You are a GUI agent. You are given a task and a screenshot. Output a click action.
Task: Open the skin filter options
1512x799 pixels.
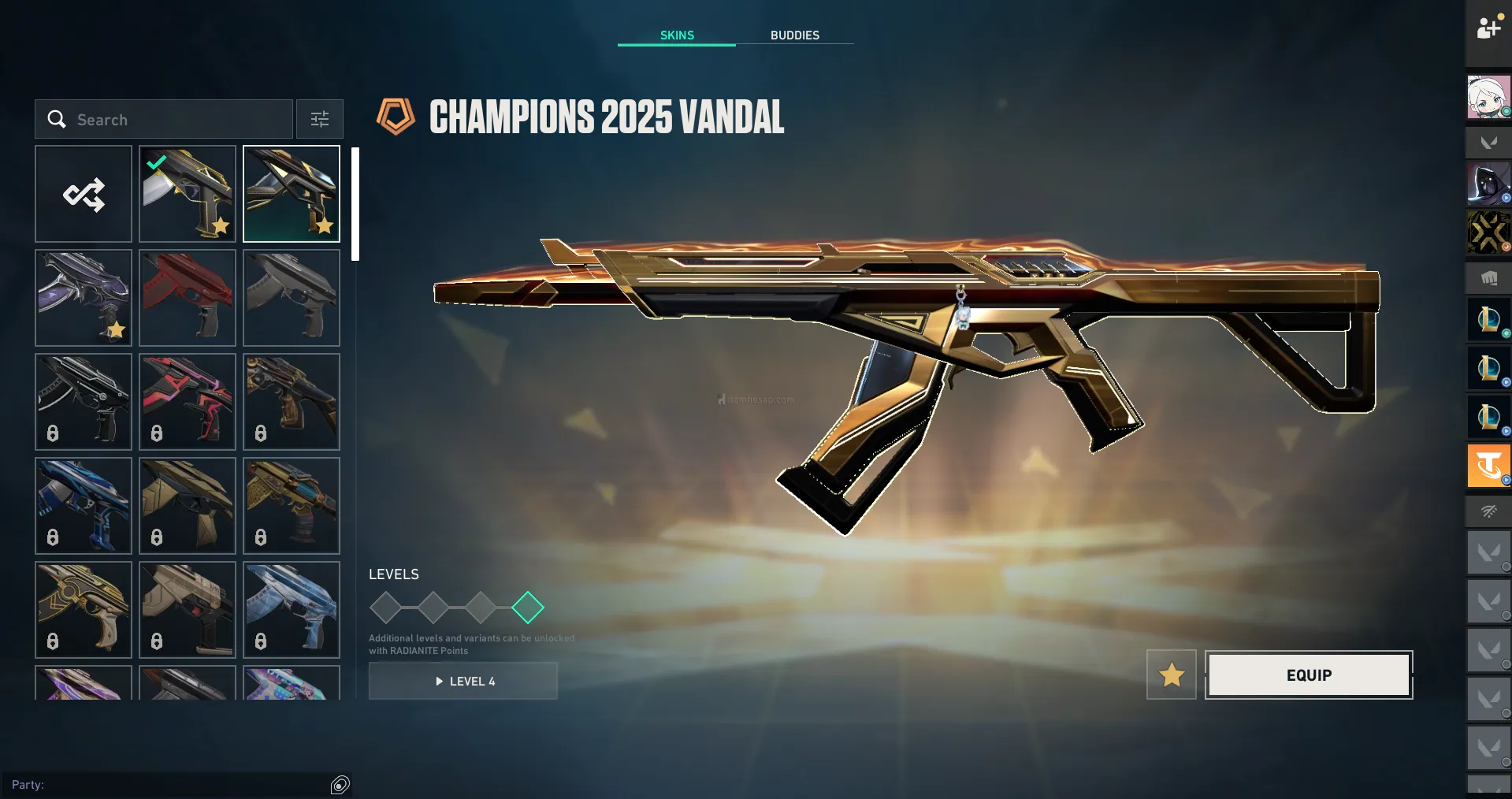click(320, 120)
